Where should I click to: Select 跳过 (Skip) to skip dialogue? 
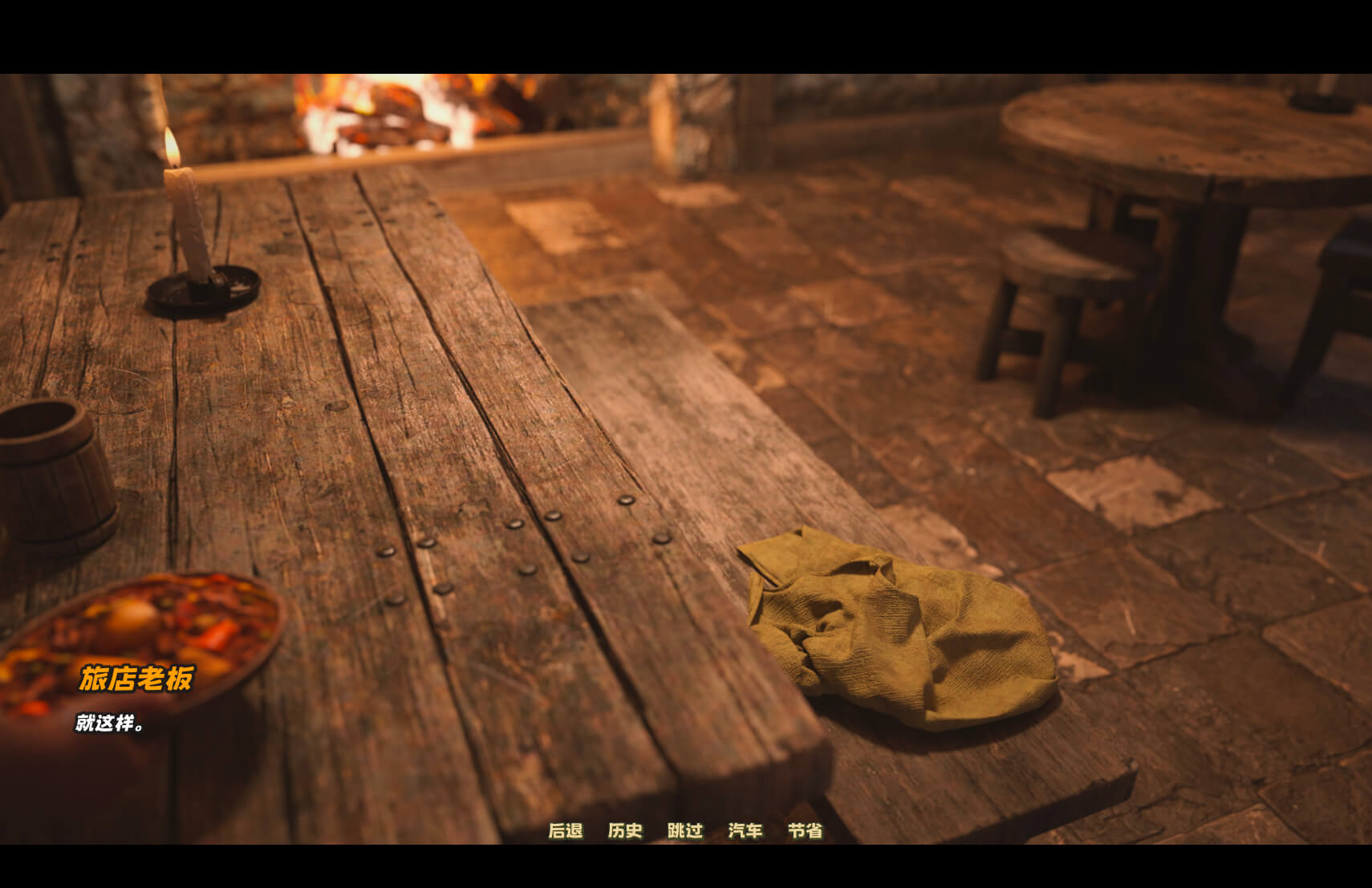click(x=685, y=830)
